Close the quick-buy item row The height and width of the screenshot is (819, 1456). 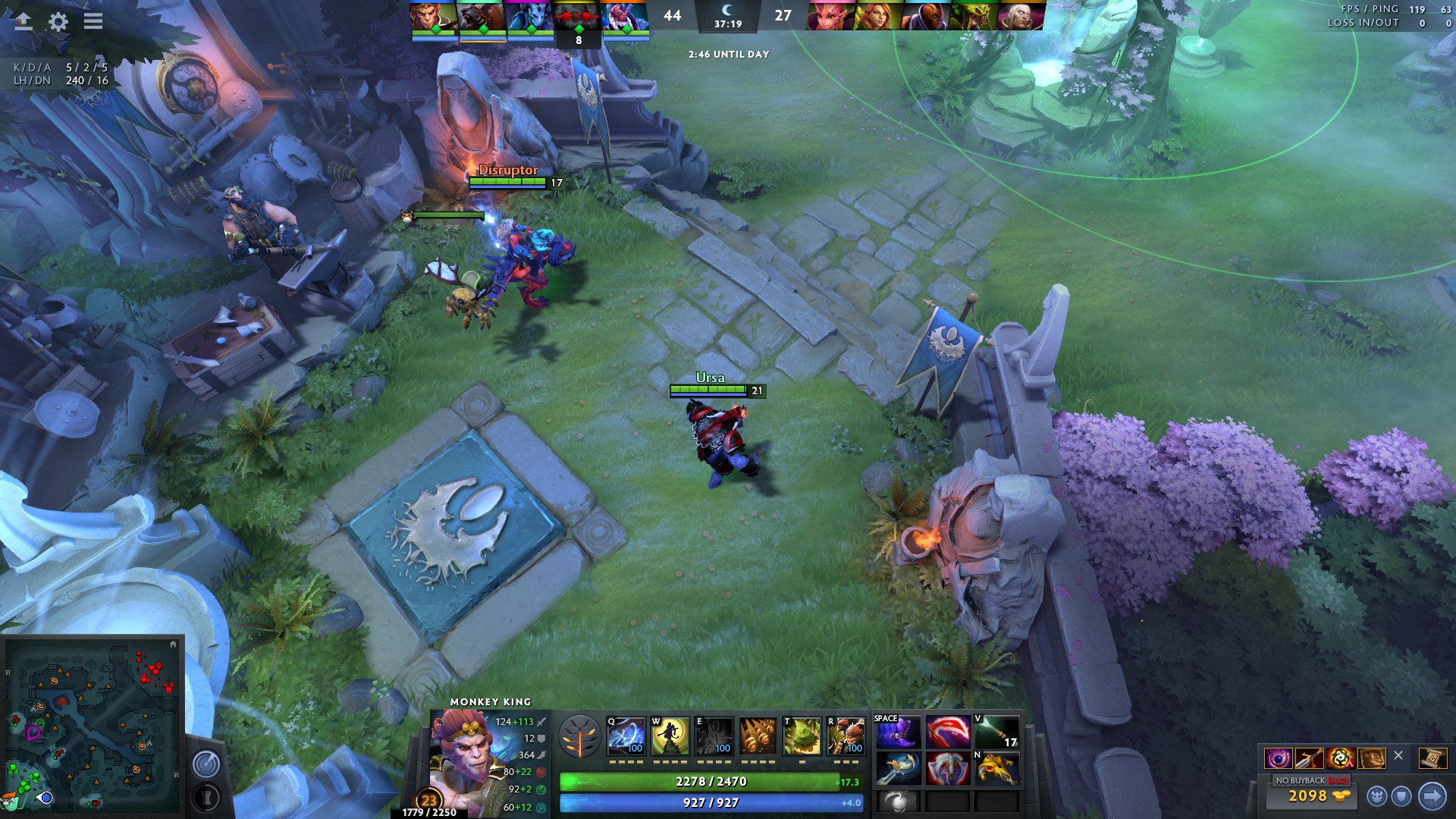tap(1398, 756)
